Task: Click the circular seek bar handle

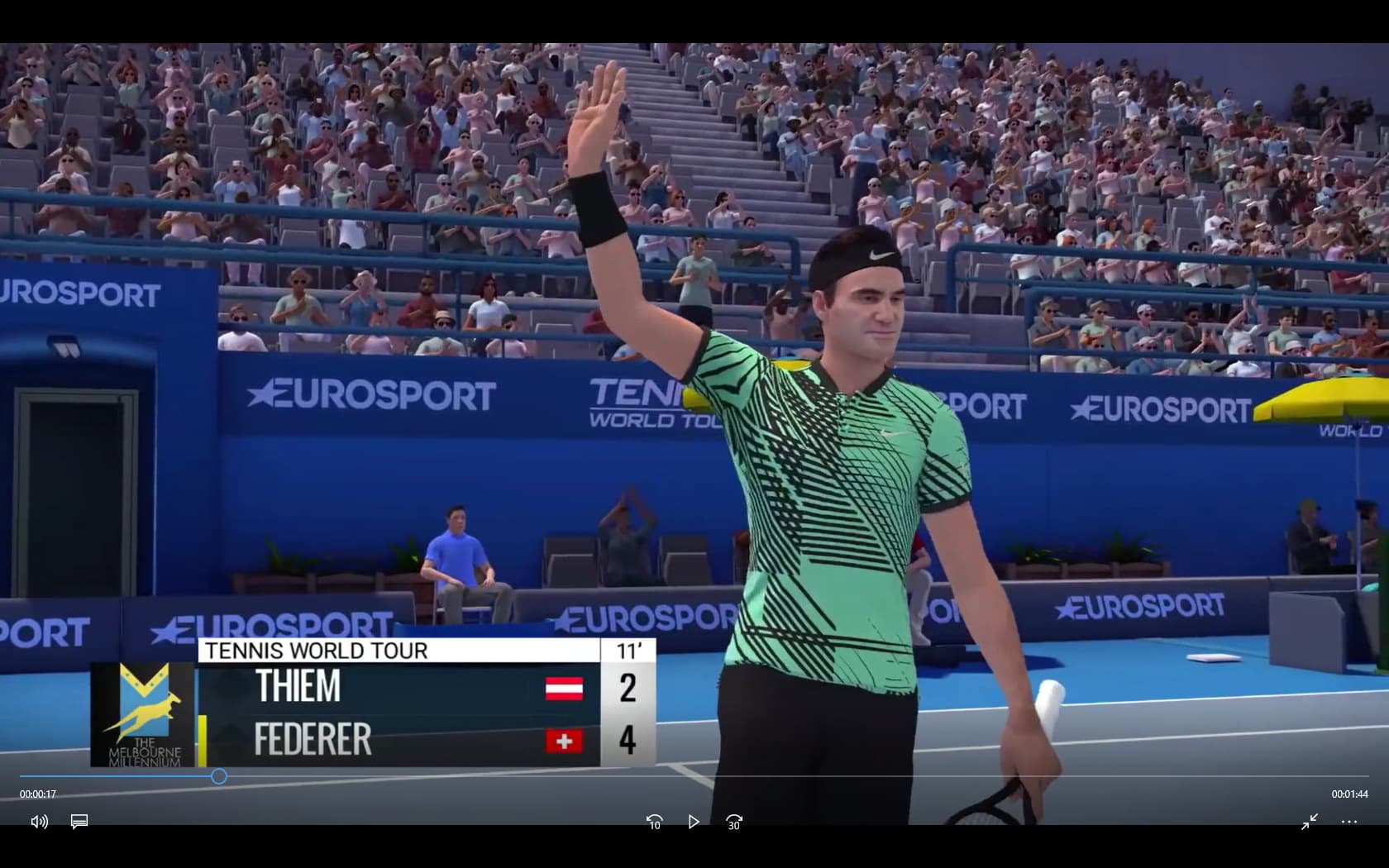Action: click(218, 776)
